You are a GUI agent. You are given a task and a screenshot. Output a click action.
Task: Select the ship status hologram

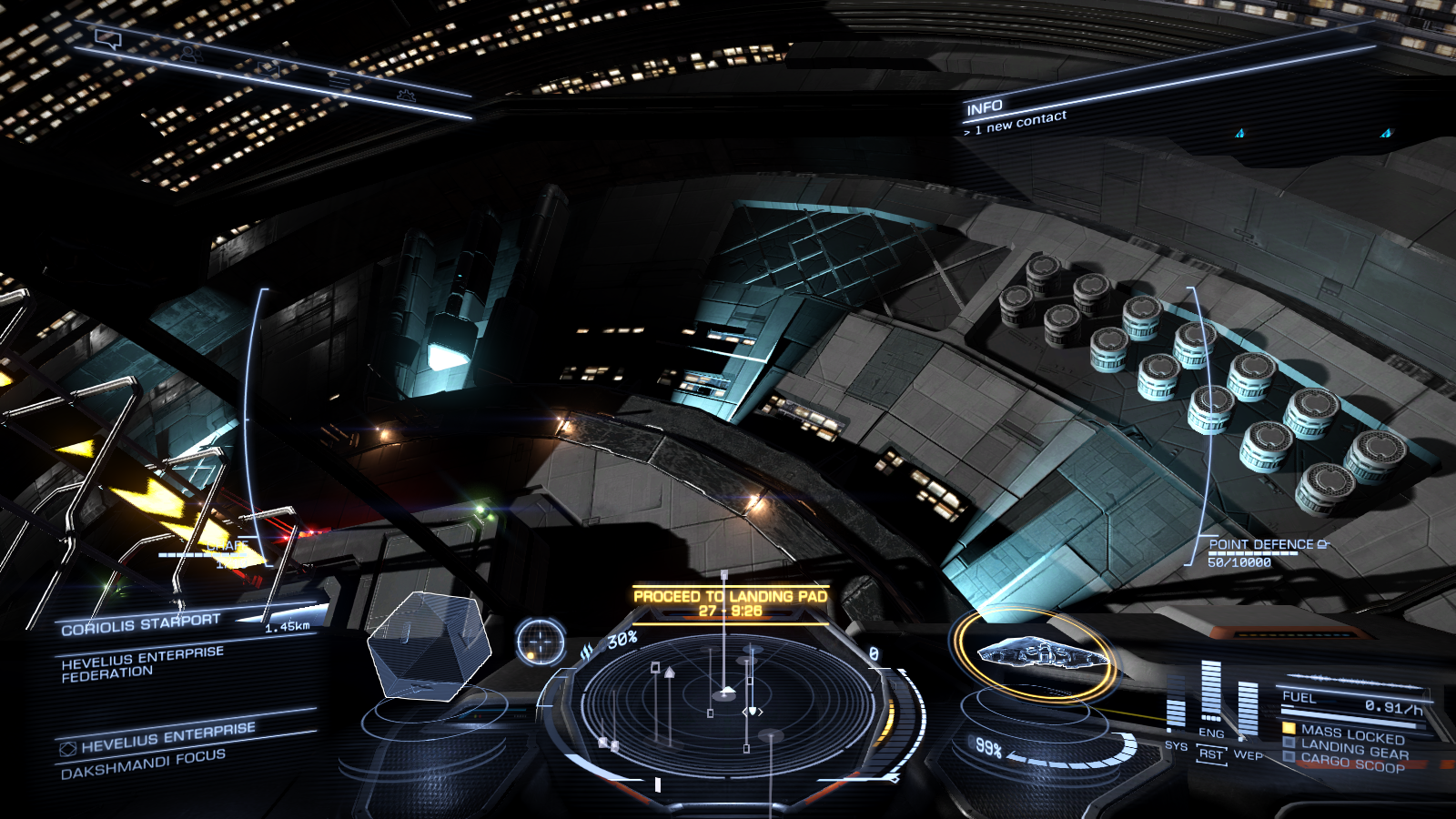1044,653
